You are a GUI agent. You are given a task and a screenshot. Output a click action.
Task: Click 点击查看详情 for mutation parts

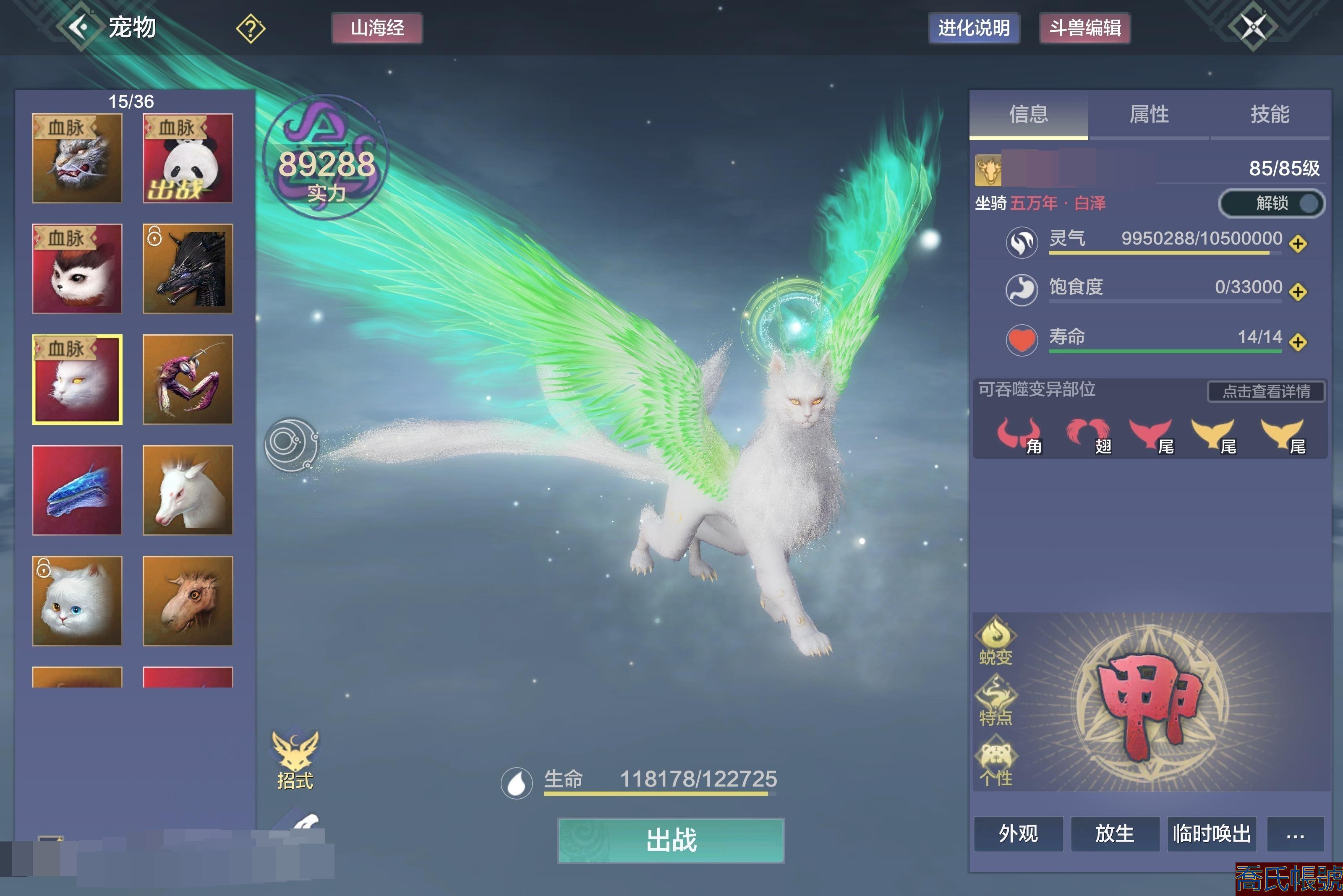tap(1266, 391)
